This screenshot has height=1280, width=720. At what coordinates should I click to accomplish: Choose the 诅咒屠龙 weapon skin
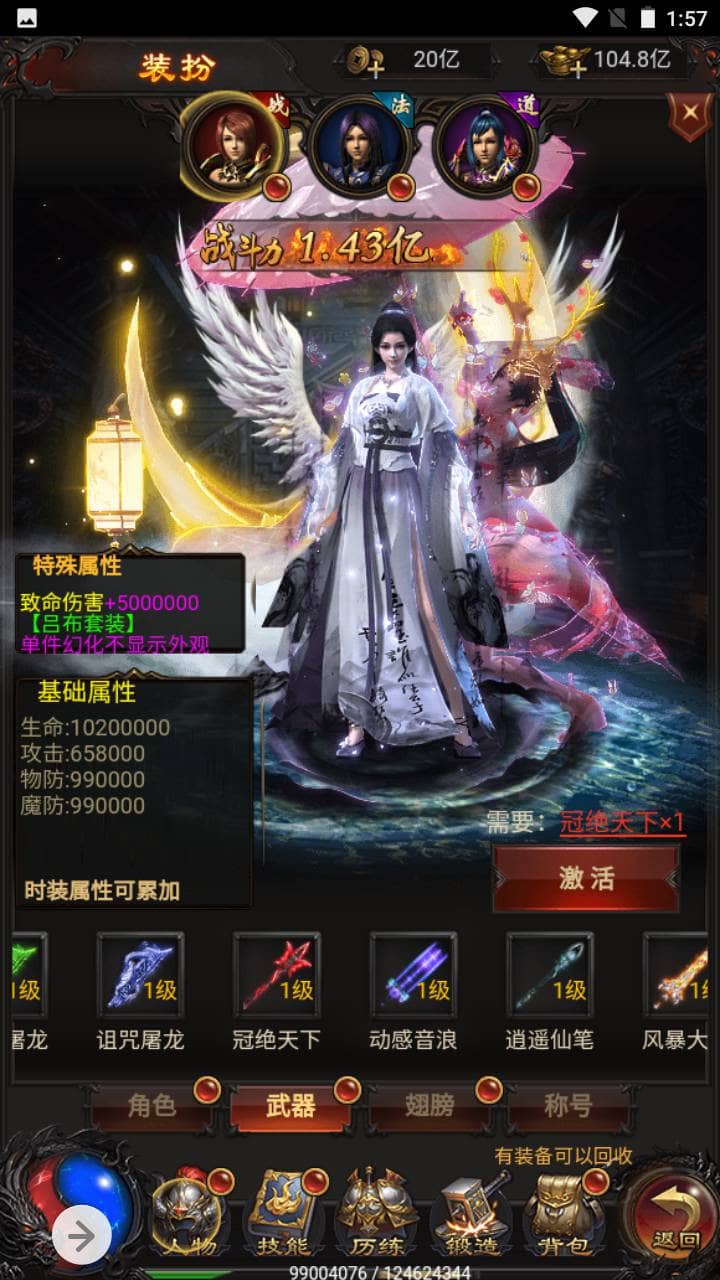coord(140,977)
